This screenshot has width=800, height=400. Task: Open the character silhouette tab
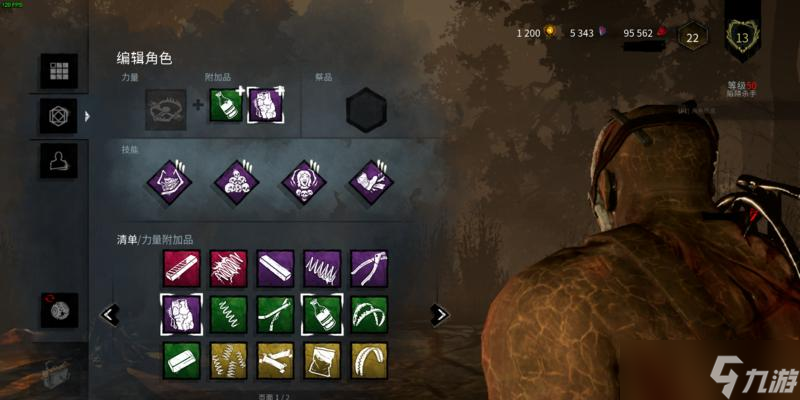58,160
